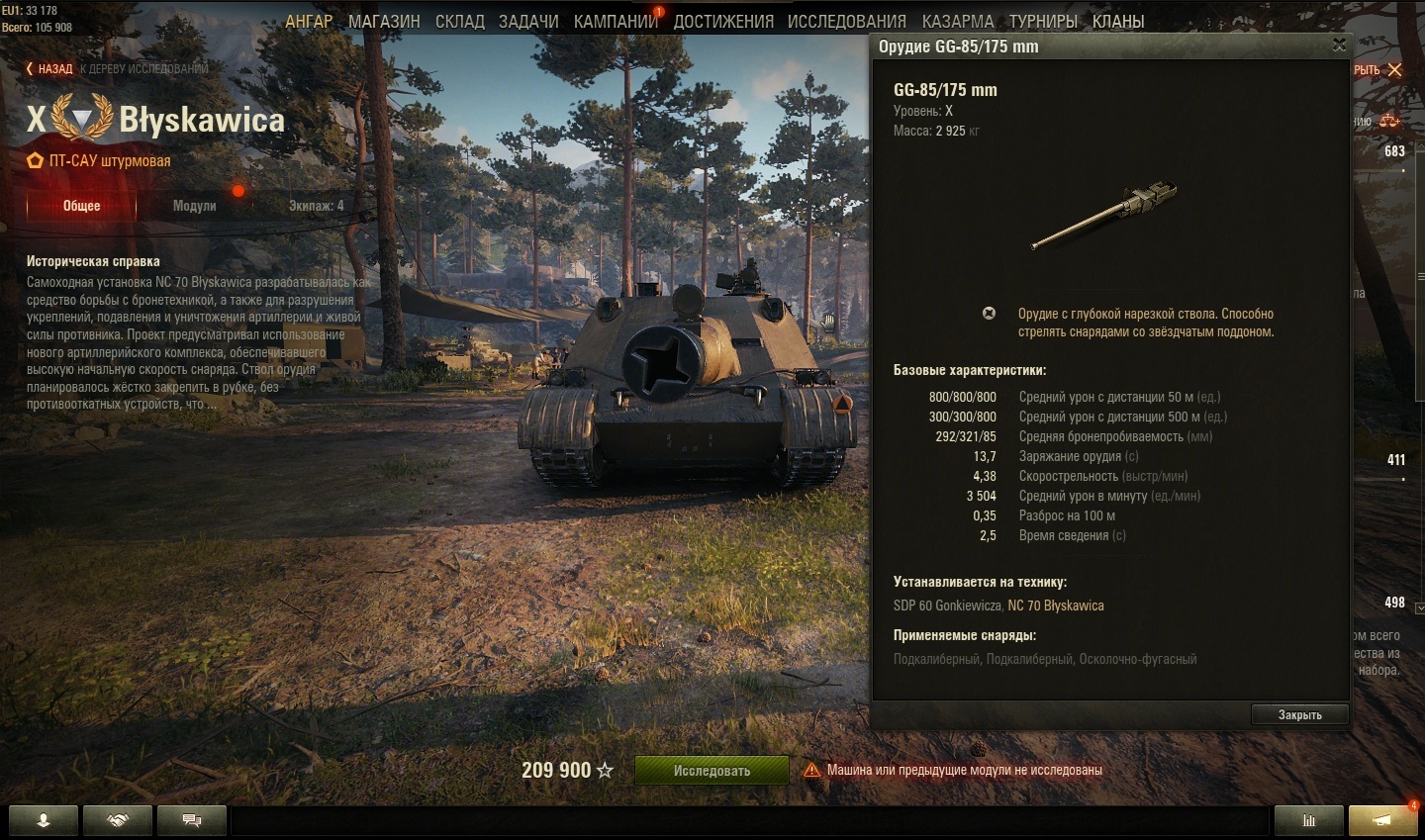
Task: Click the green Исследовать button
Action: (x=712, y=770)
